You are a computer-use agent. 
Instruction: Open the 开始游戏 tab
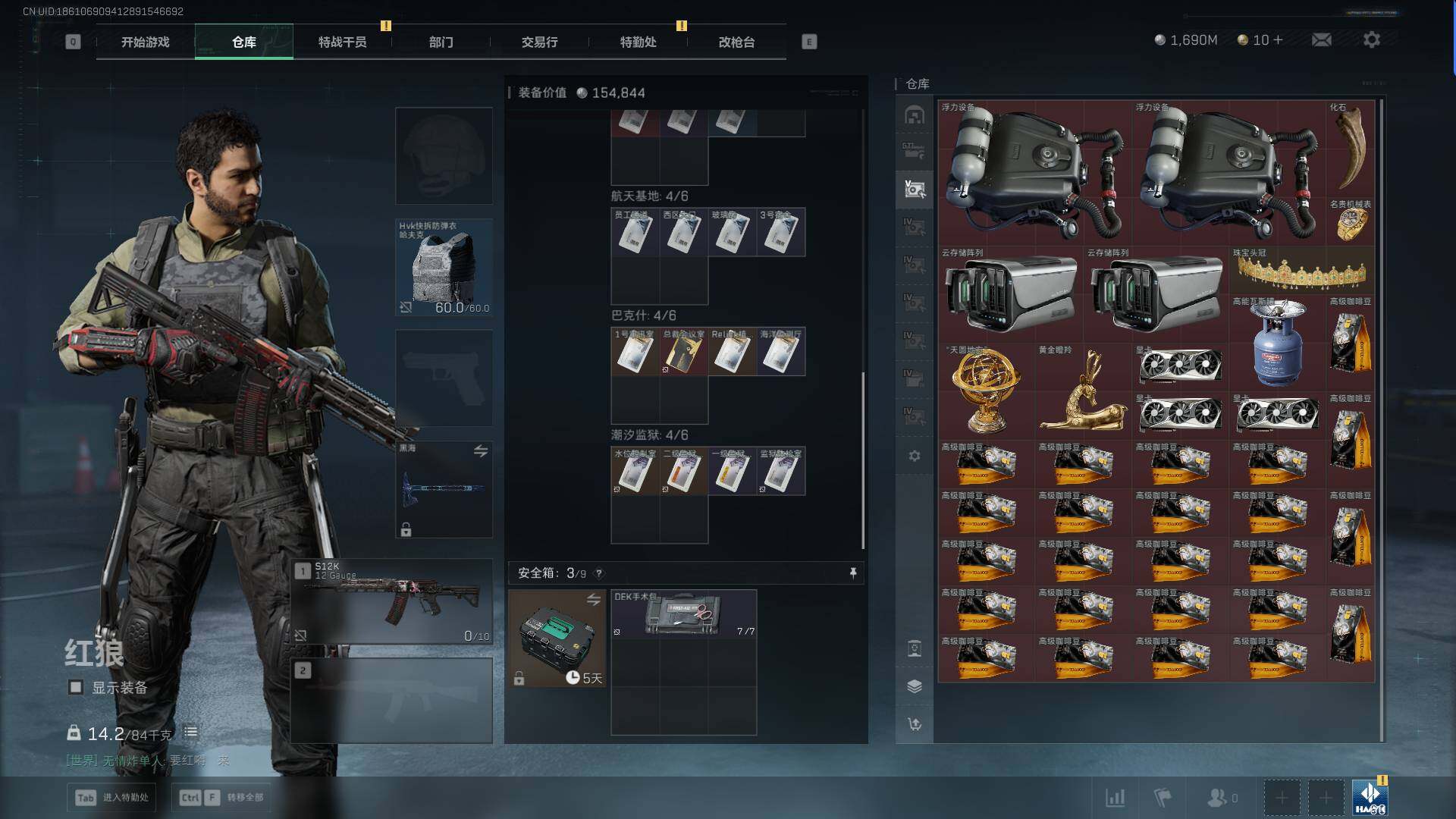(145, 42)
